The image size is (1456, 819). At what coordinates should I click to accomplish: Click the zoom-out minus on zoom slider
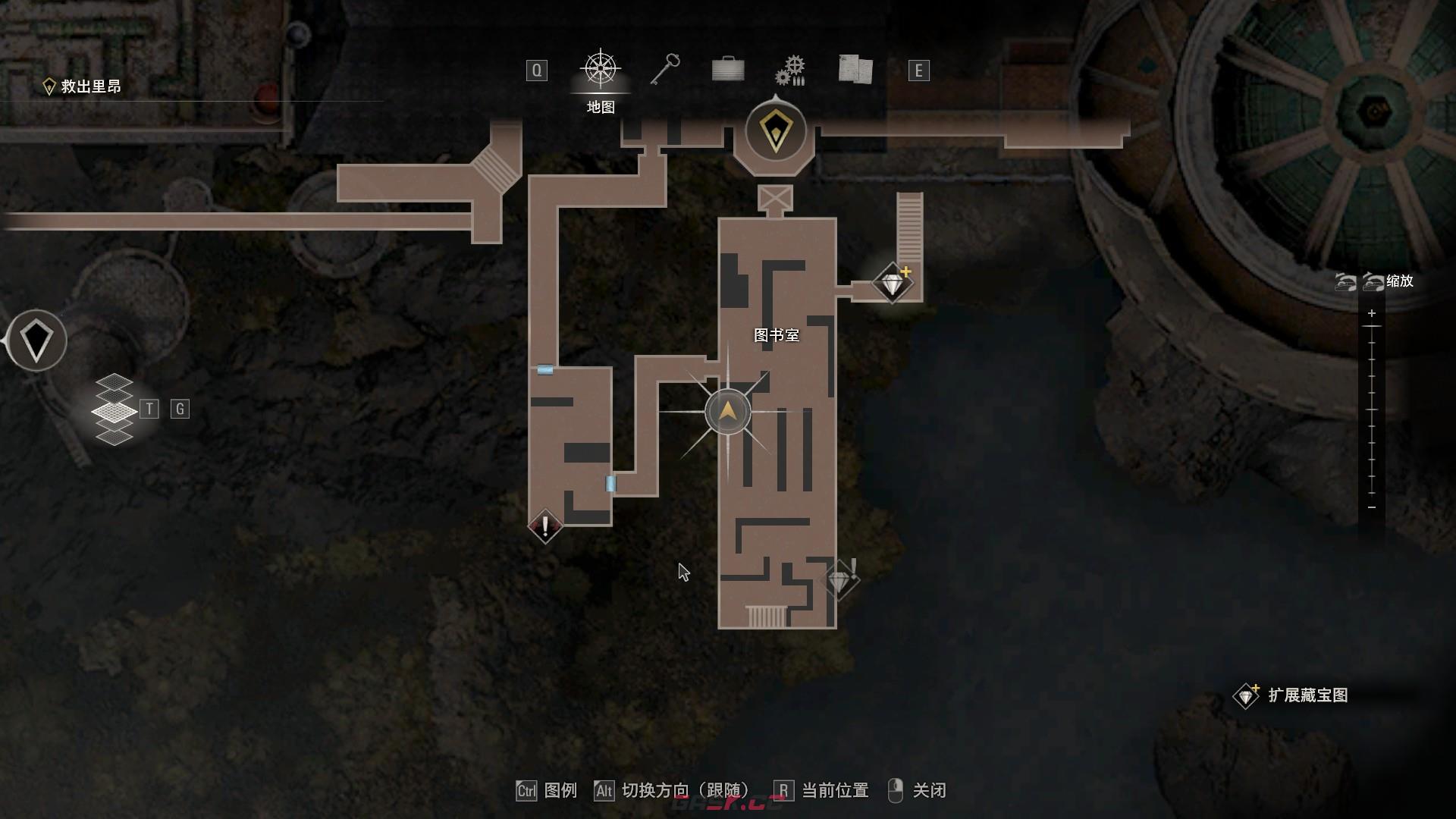(1371, 507)
